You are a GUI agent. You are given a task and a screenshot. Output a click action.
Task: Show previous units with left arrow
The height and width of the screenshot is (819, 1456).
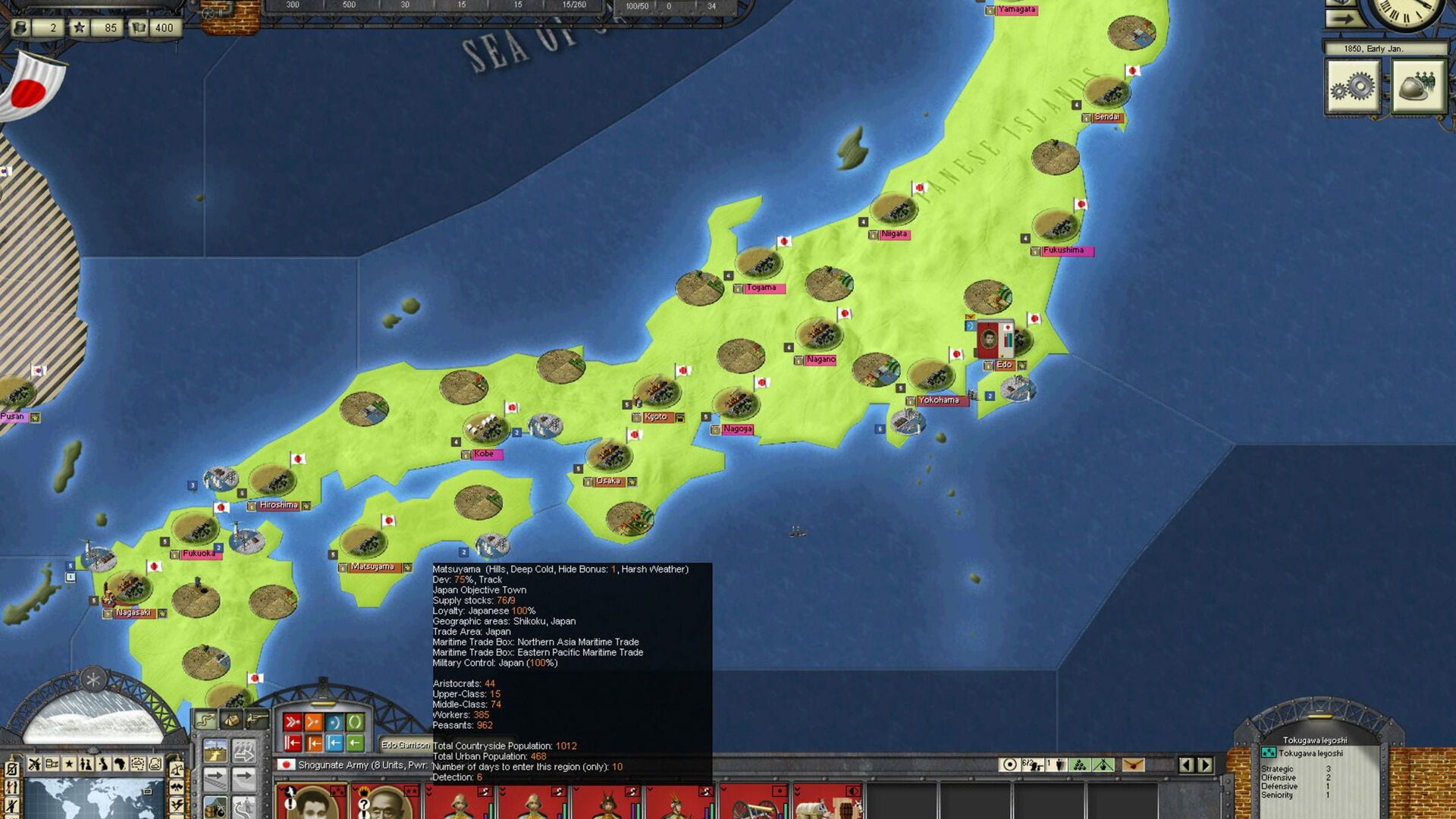tap(1187, 764)
